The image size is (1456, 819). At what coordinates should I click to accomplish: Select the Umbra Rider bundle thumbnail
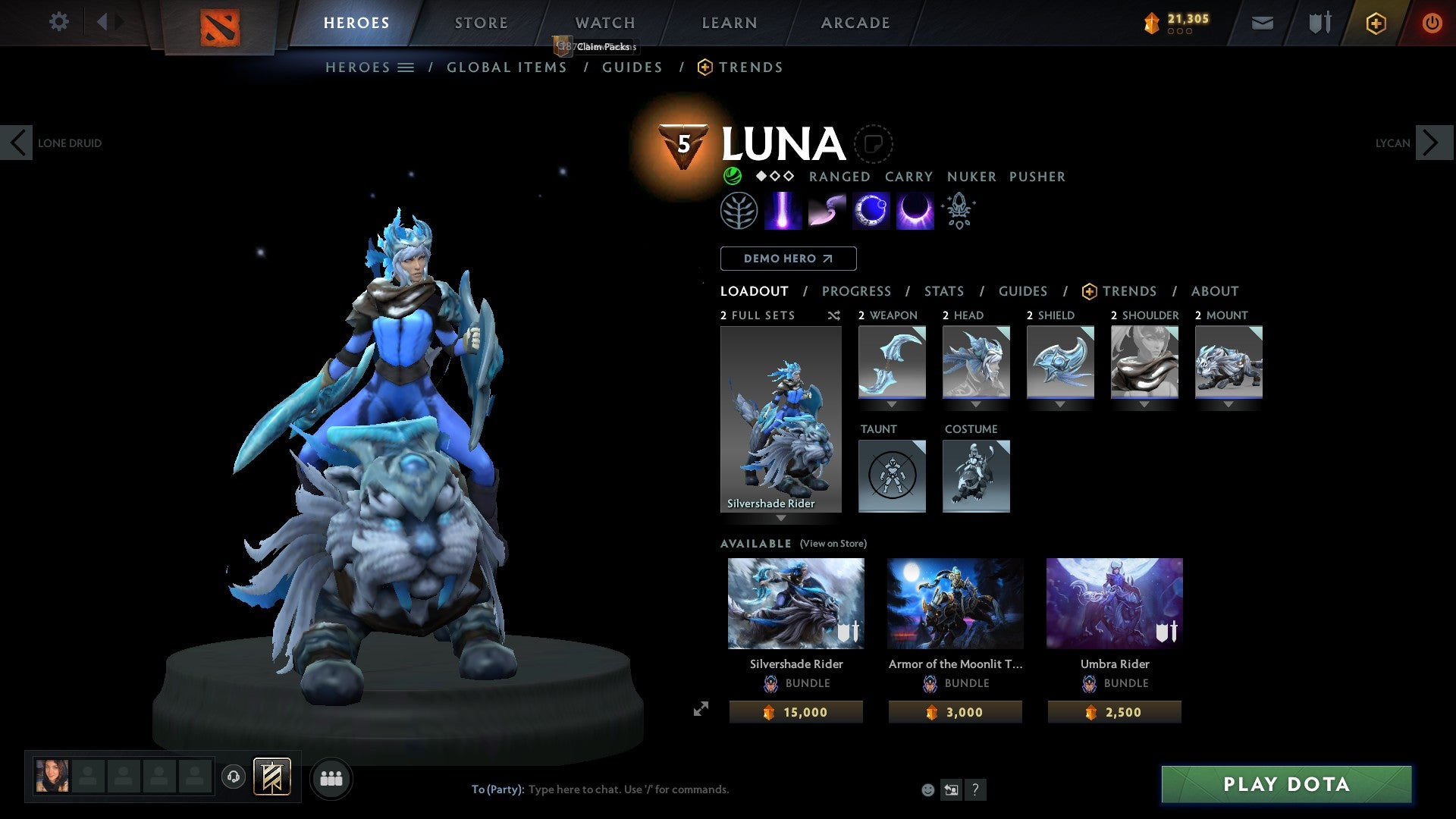click(x=1114, y=603)
